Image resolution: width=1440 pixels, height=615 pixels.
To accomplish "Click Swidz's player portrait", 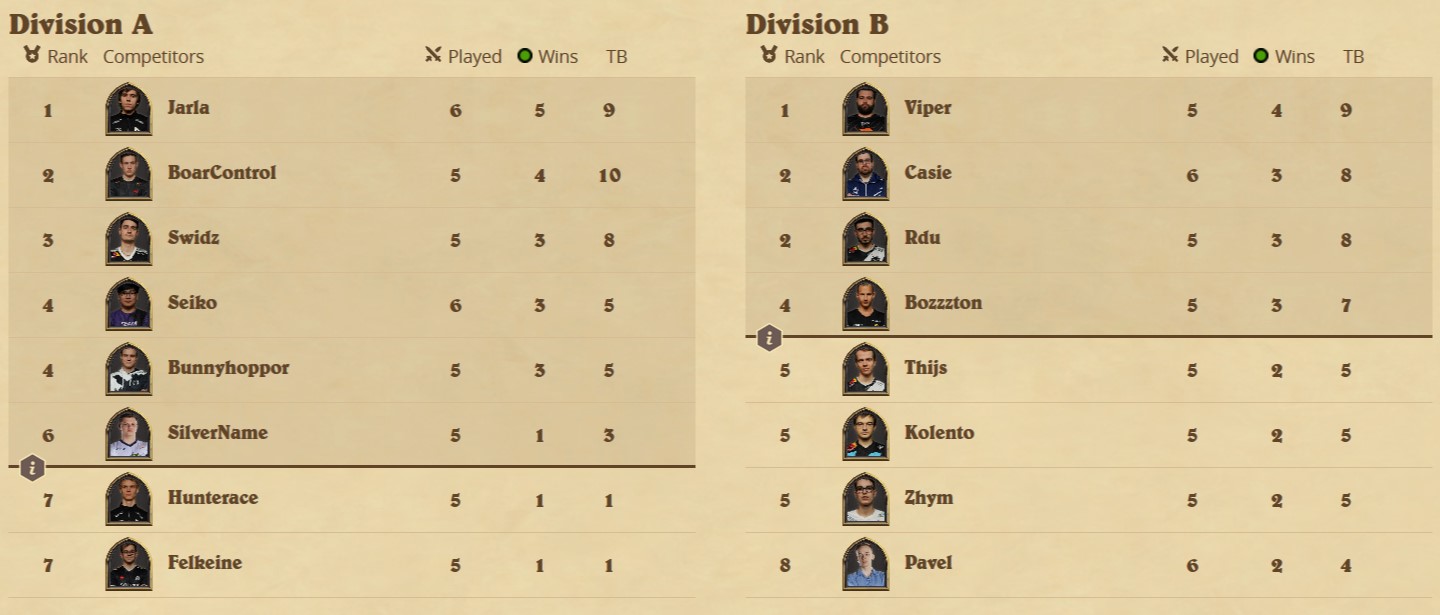I will [x=128, y=239].
